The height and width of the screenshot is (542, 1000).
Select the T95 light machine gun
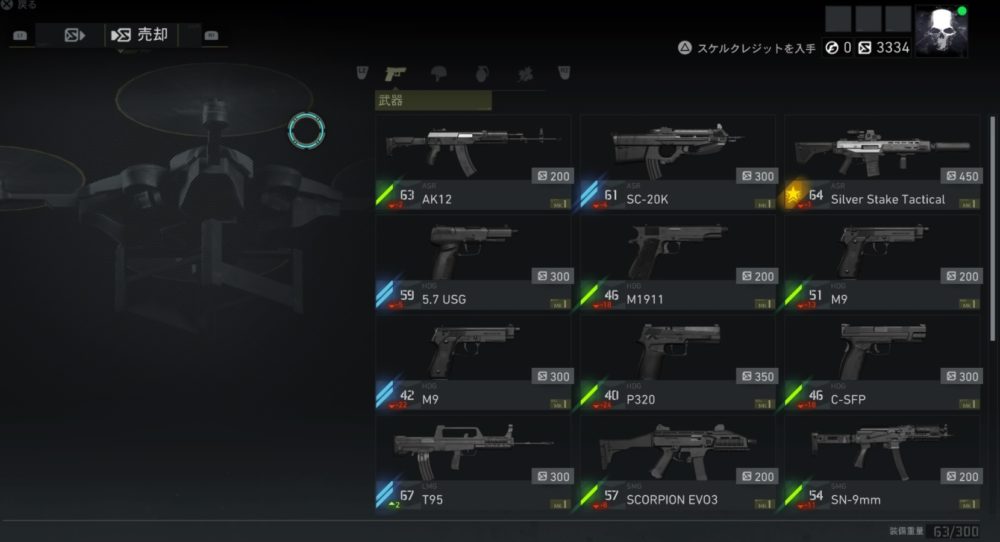click(474, 462)
